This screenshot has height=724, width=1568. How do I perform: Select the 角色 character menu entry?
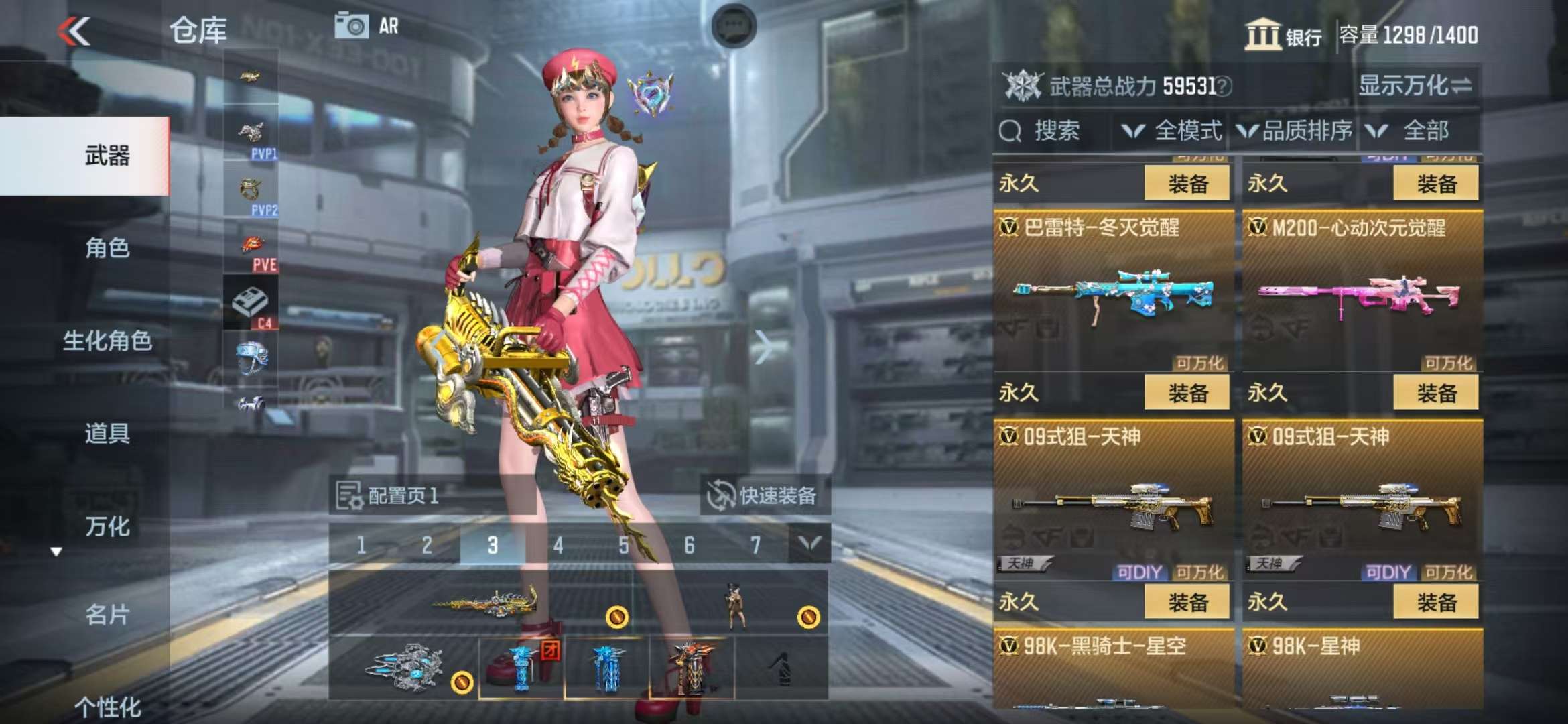tap(107, 248)
